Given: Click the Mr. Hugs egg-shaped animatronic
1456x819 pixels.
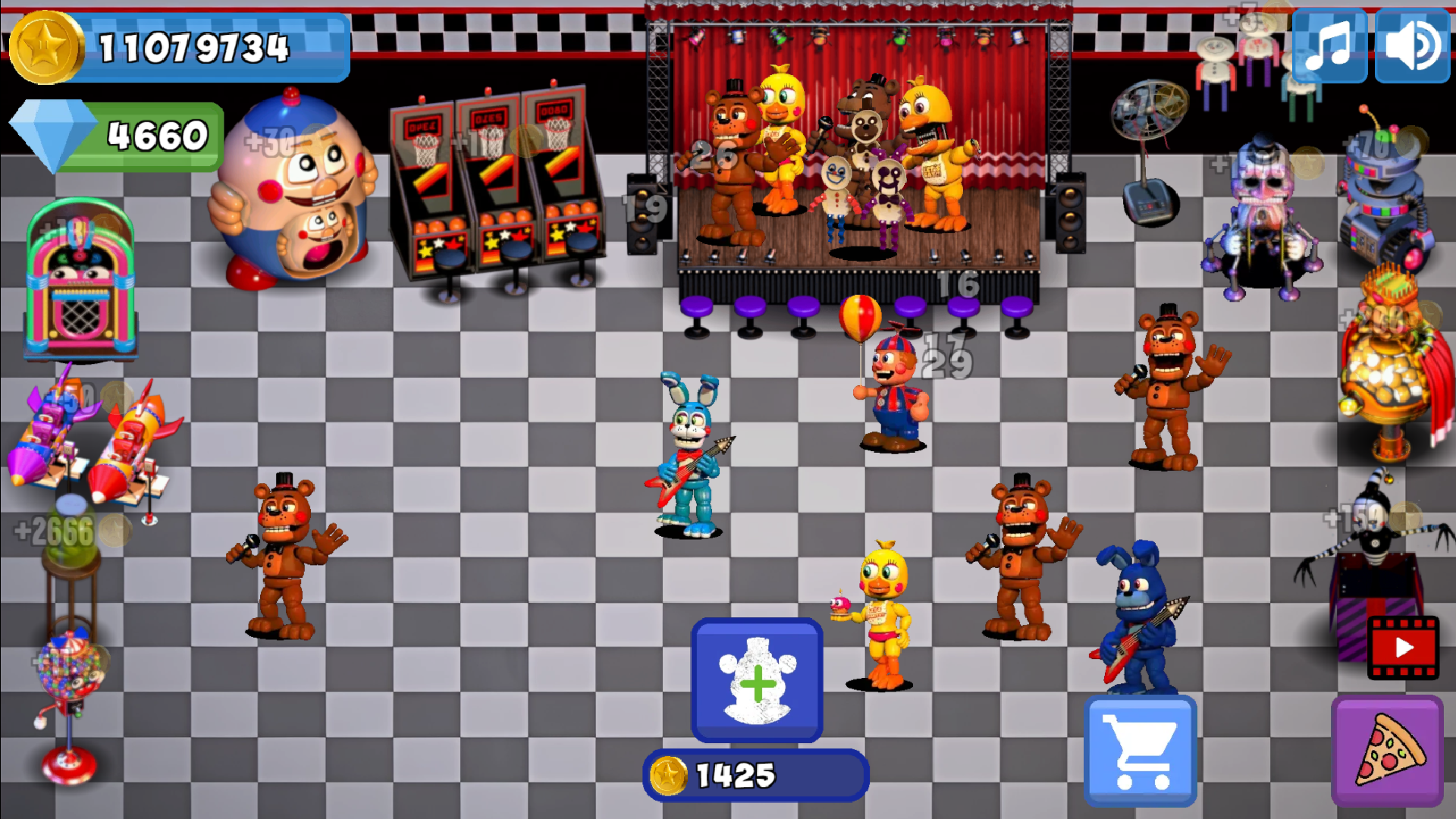Looking at the screenshot, I should [296, 182].
